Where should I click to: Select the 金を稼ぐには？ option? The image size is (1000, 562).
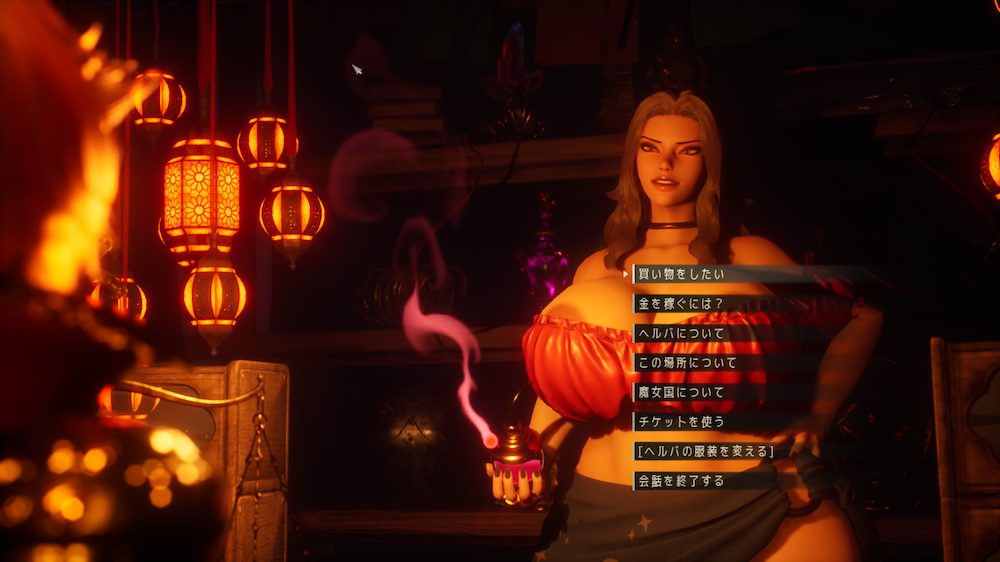click(x=679, y=303)
